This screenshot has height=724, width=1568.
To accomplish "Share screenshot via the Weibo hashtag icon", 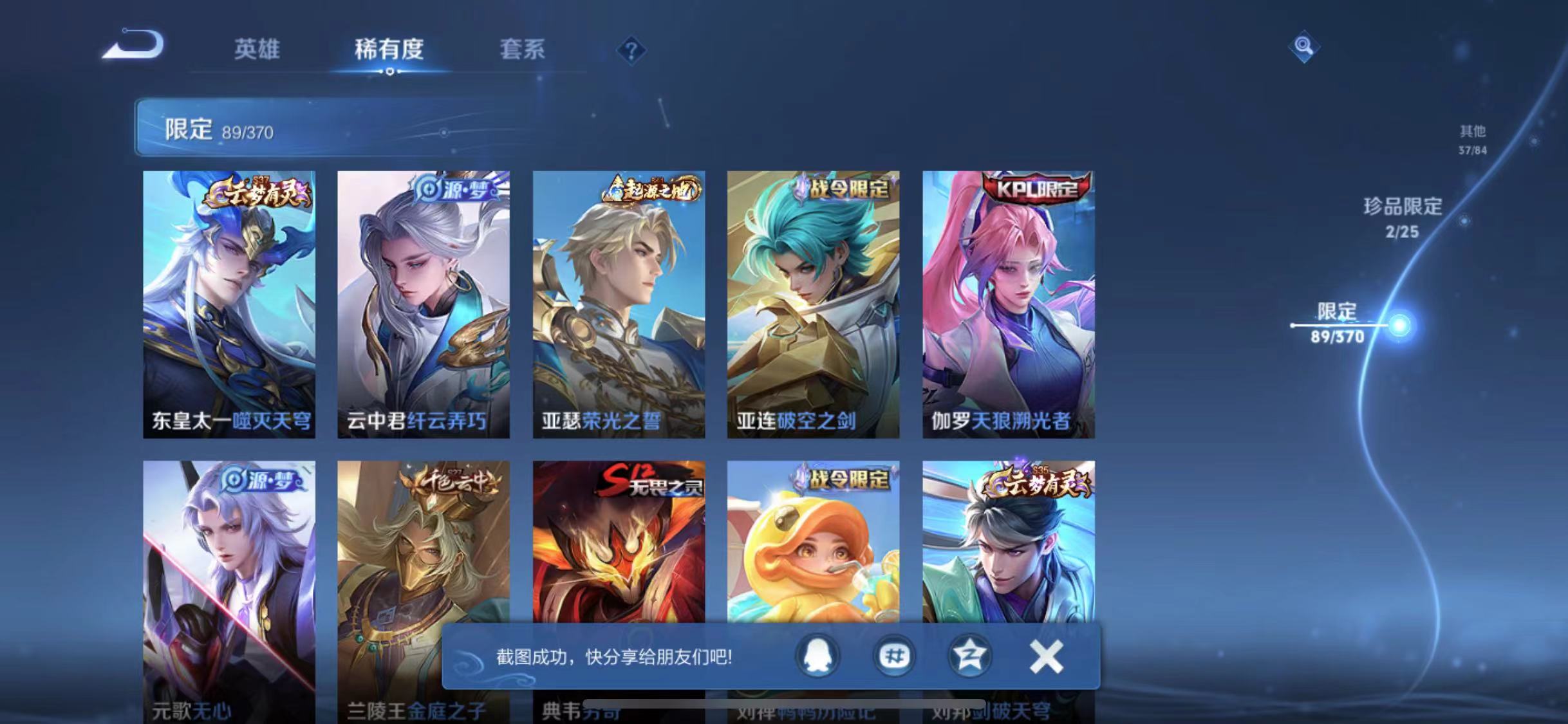I will 894,656.
